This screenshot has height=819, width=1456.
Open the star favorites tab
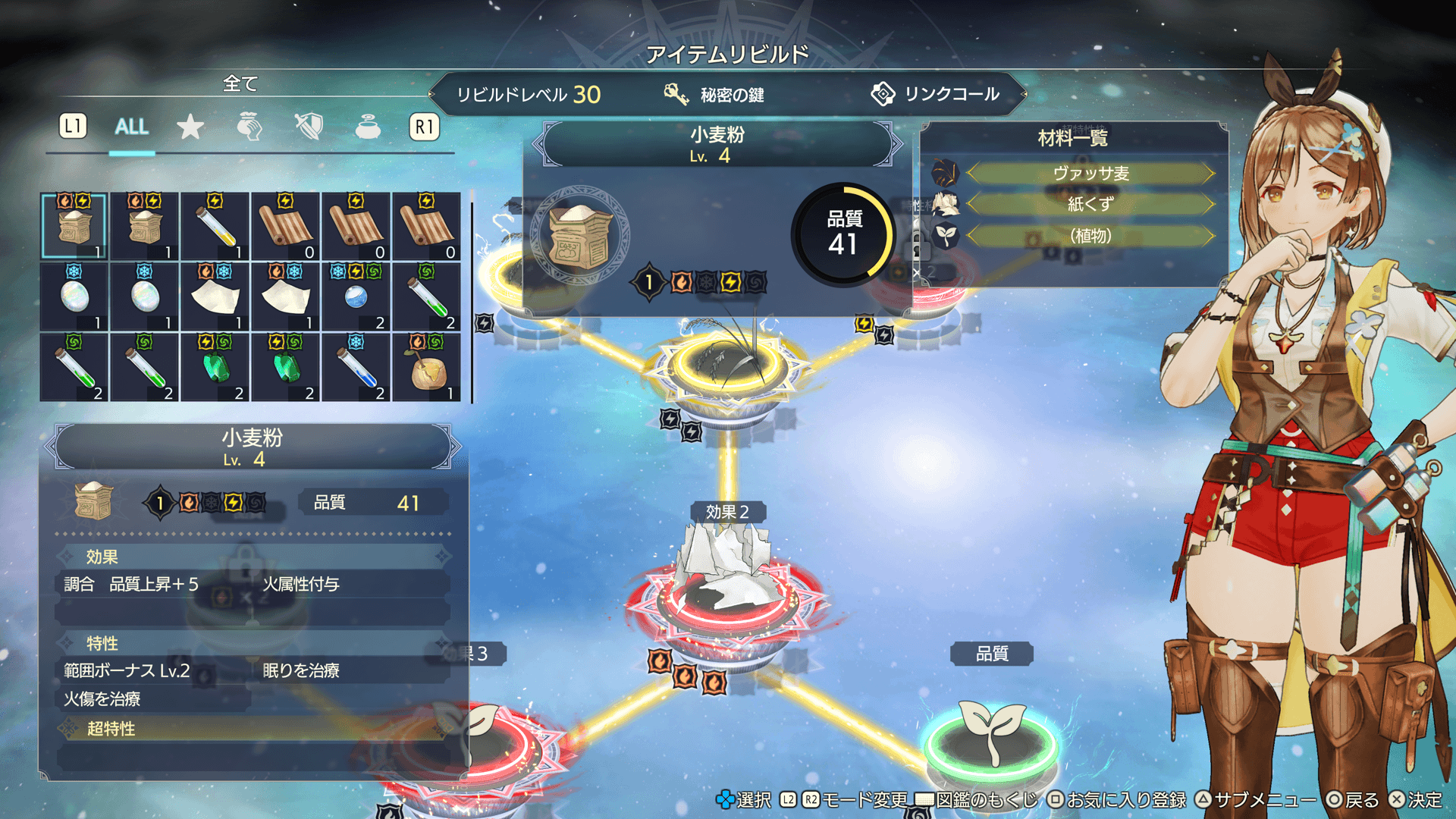pyautogui.click(x=190, y=127)
